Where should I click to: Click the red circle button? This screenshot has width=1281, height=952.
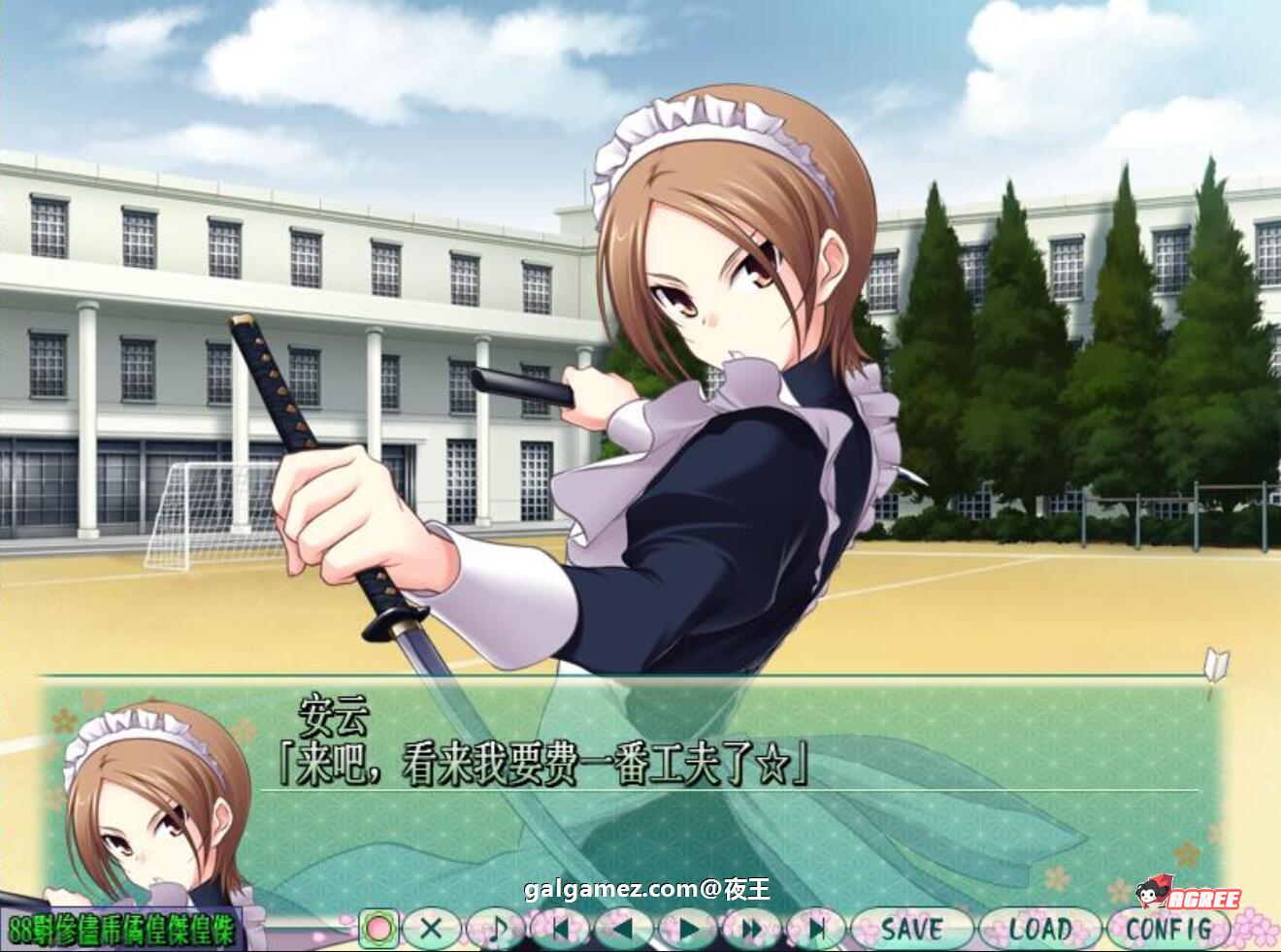click(379, 929)
